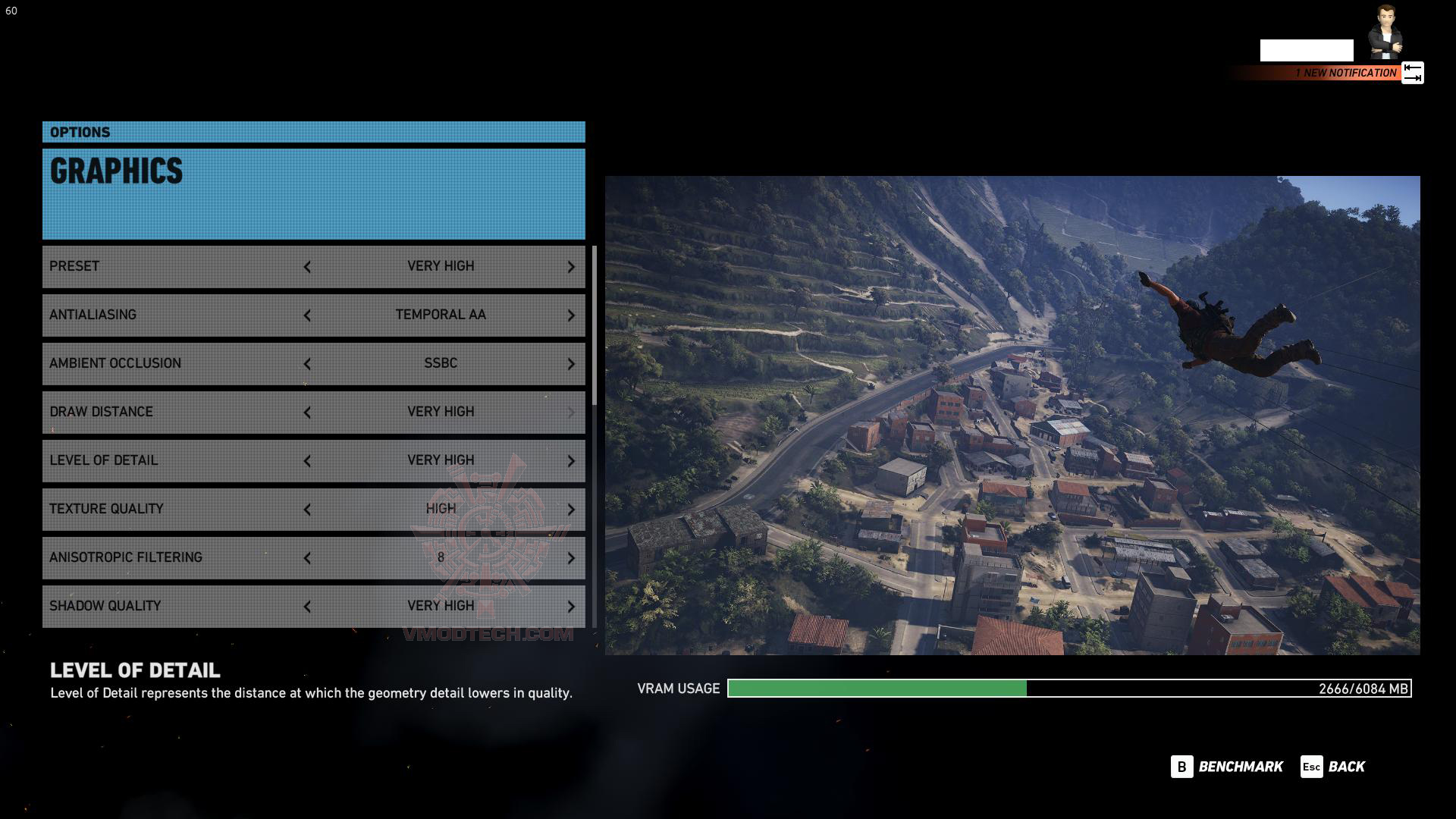Increase Anisotropic Filtering with right arrow
The width and height of the screenshot is (1456, 819).
point(571,558)
